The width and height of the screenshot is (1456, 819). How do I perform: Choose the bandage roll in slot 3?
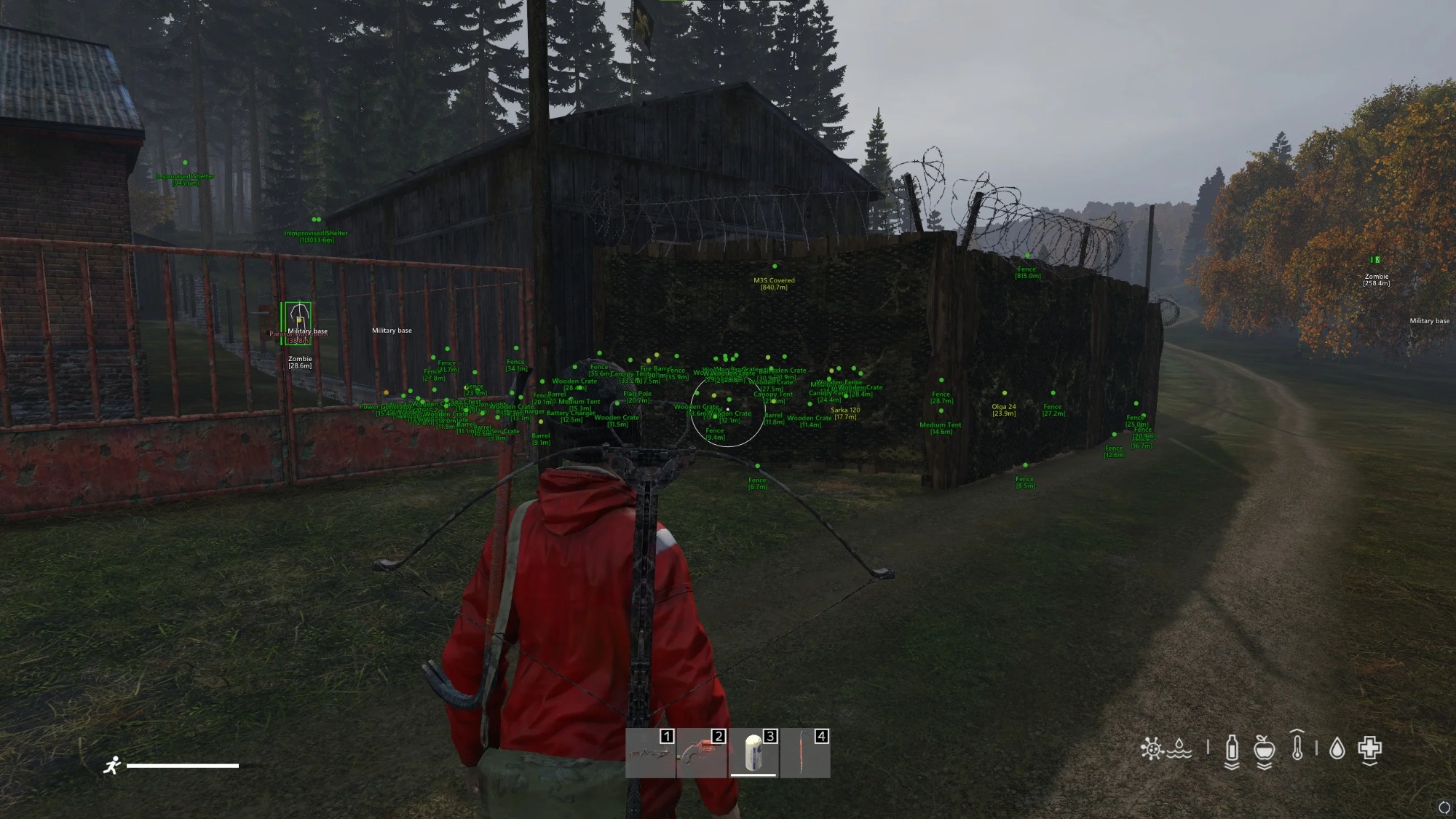pyautogui.click(x=753, y=753)
